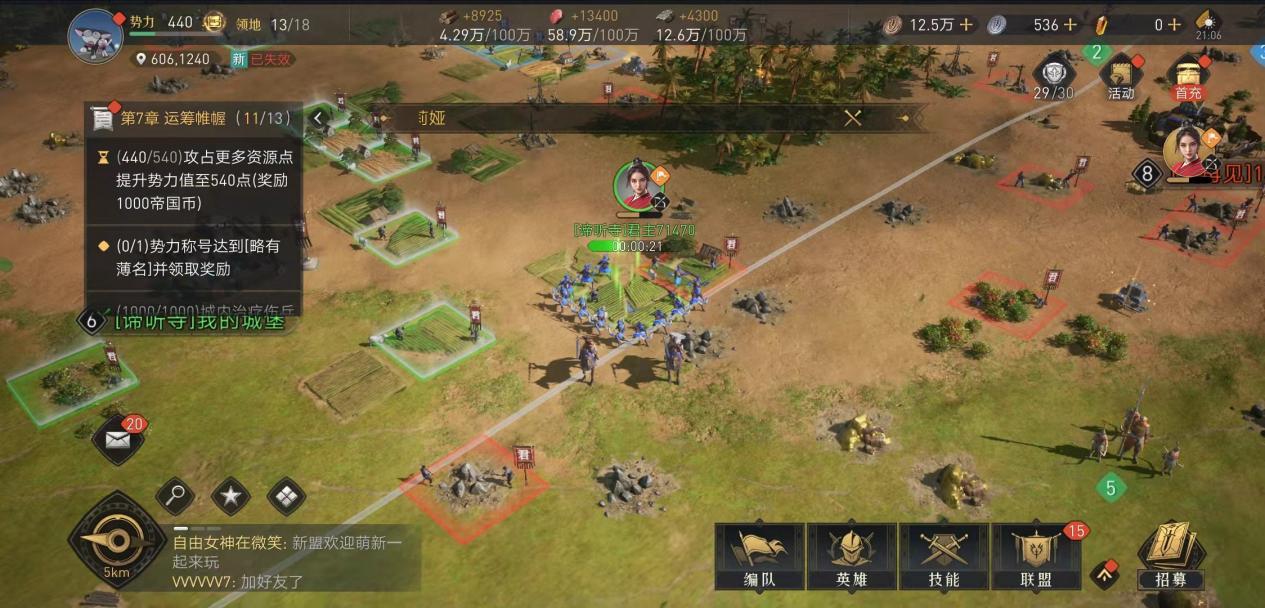This screenshot has width=1265, height=608.
Task: Click the four-diamond grid icon
Action: click(x=286, y=495)
